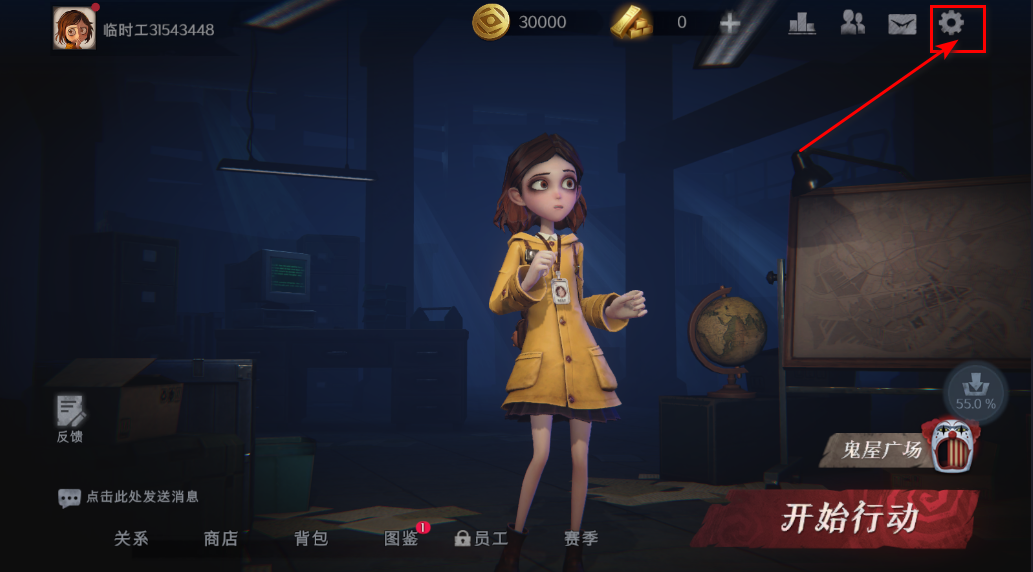The height and width of the screenshot is (572, 1033).
Task: Add gold bars with the plus button
Action: tap(730, 23)
